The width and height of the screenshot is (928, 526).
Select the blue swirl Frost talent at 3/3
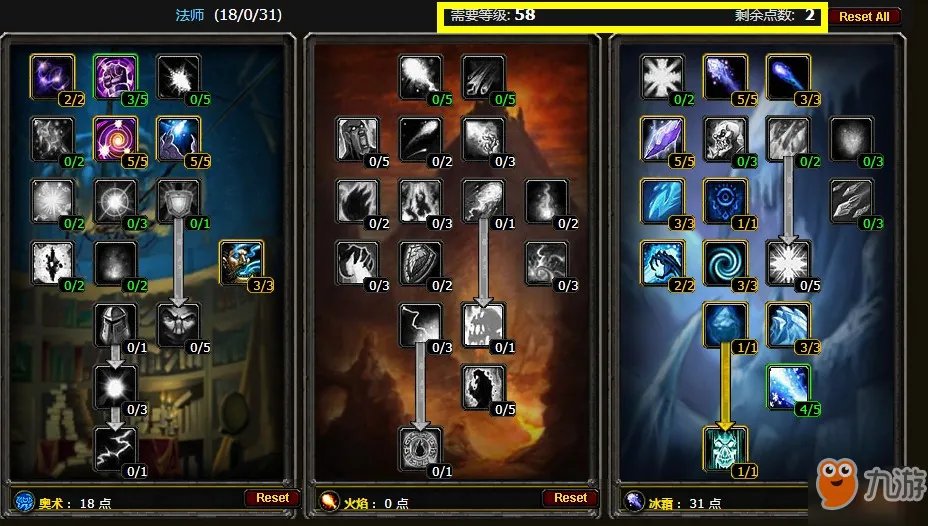click(725, 262)
